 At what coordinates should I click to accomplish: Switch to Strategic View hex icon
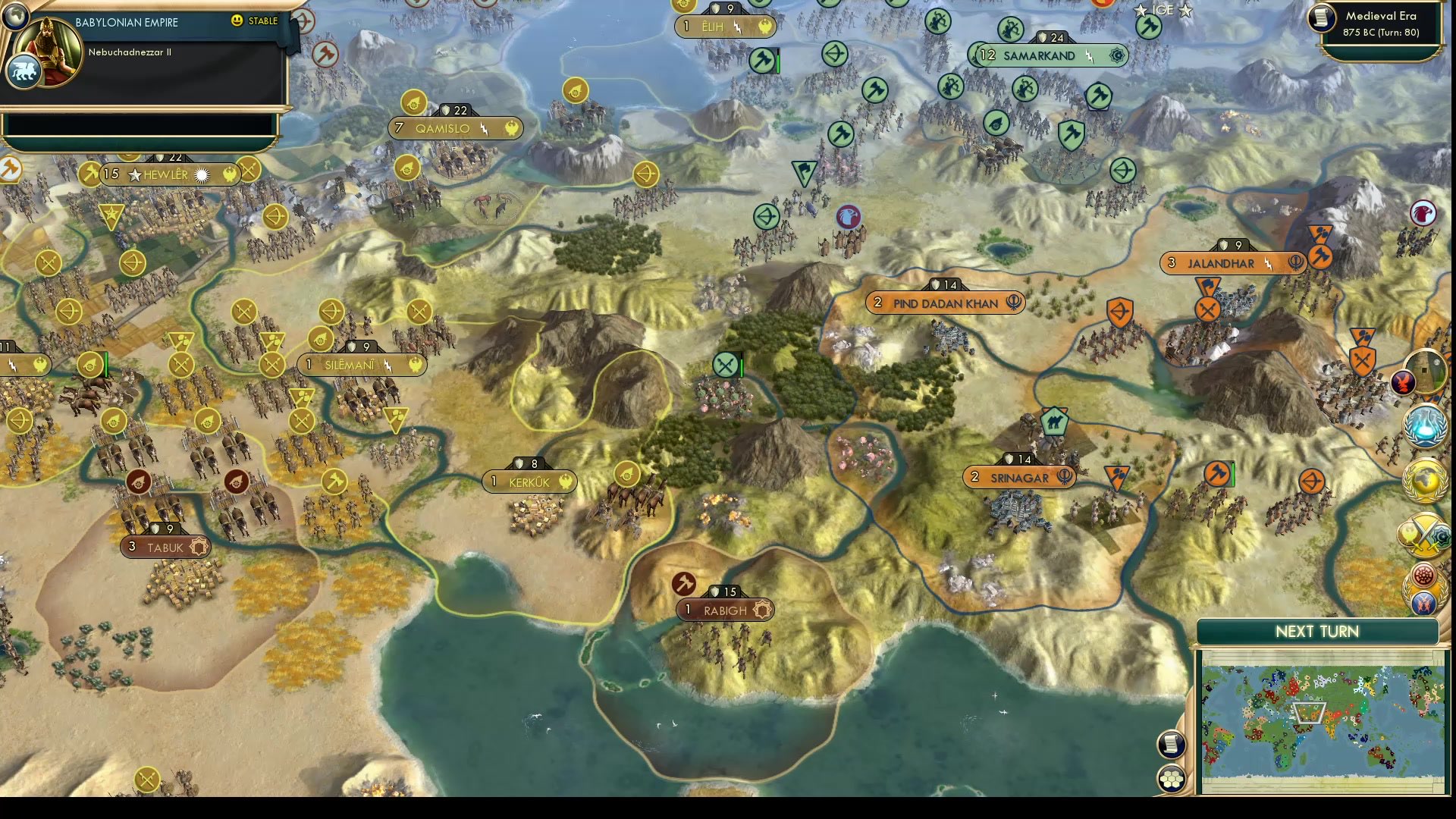tap(1172, 777)
